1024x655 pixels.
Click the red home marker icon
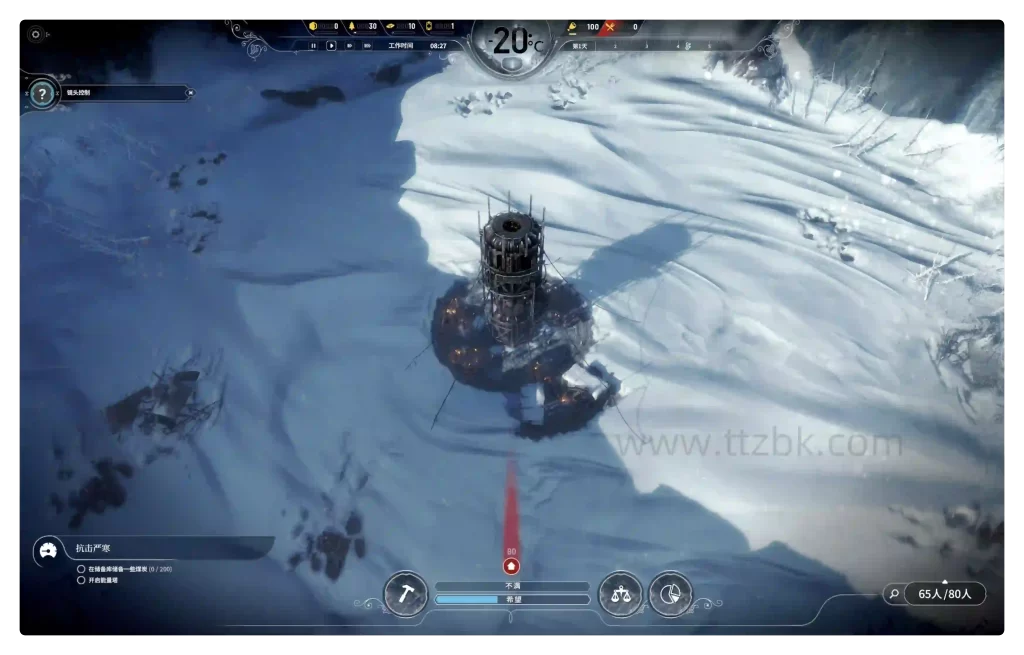point(512,566)
